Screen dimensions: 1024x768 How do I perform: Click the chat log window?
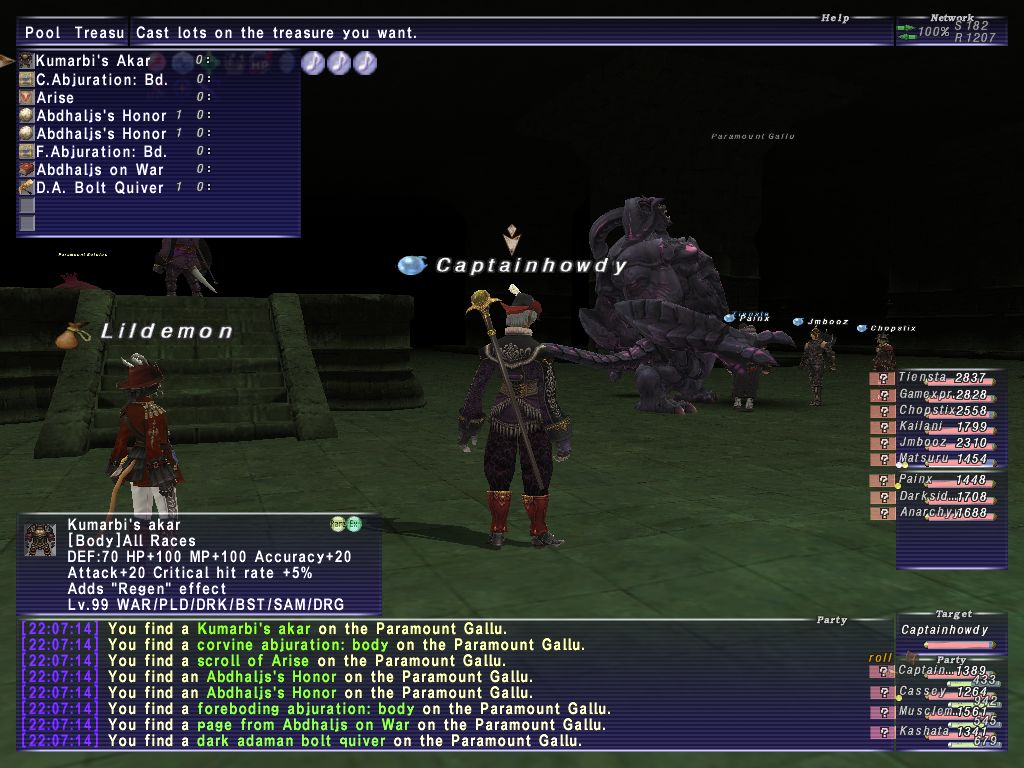pyautogui.click(x=450, y=685)
